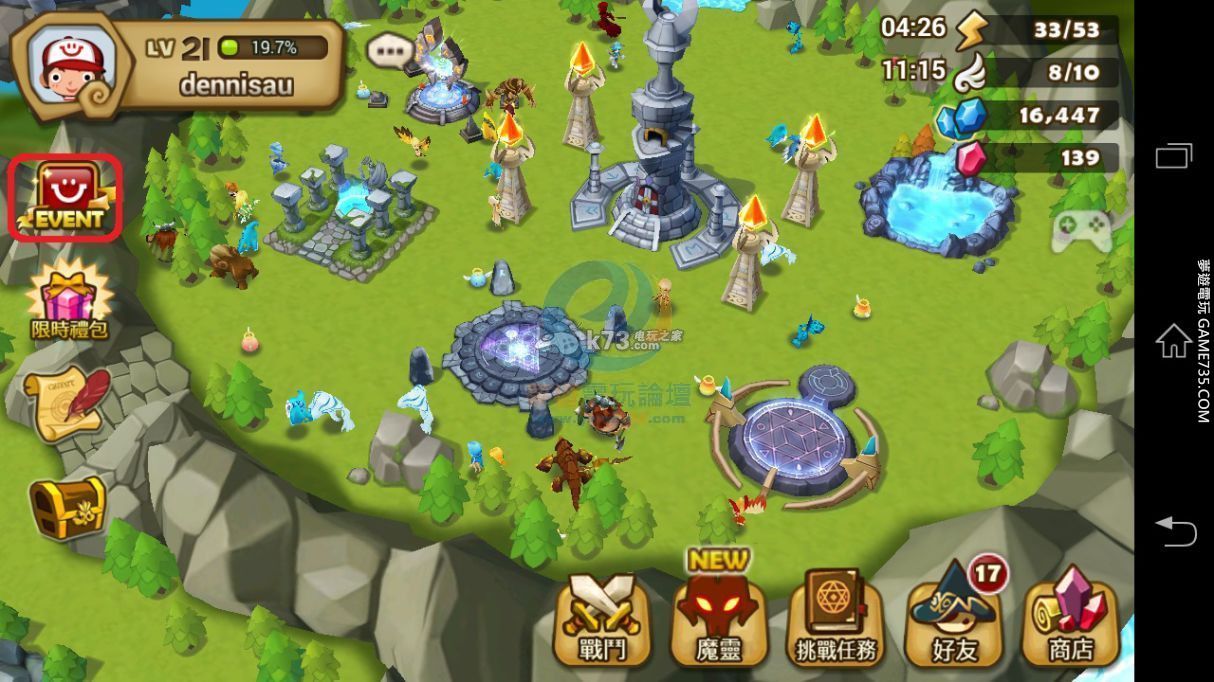Enter the 戰鬥 battle menu
1214x682 pixels.
(603, 620)
